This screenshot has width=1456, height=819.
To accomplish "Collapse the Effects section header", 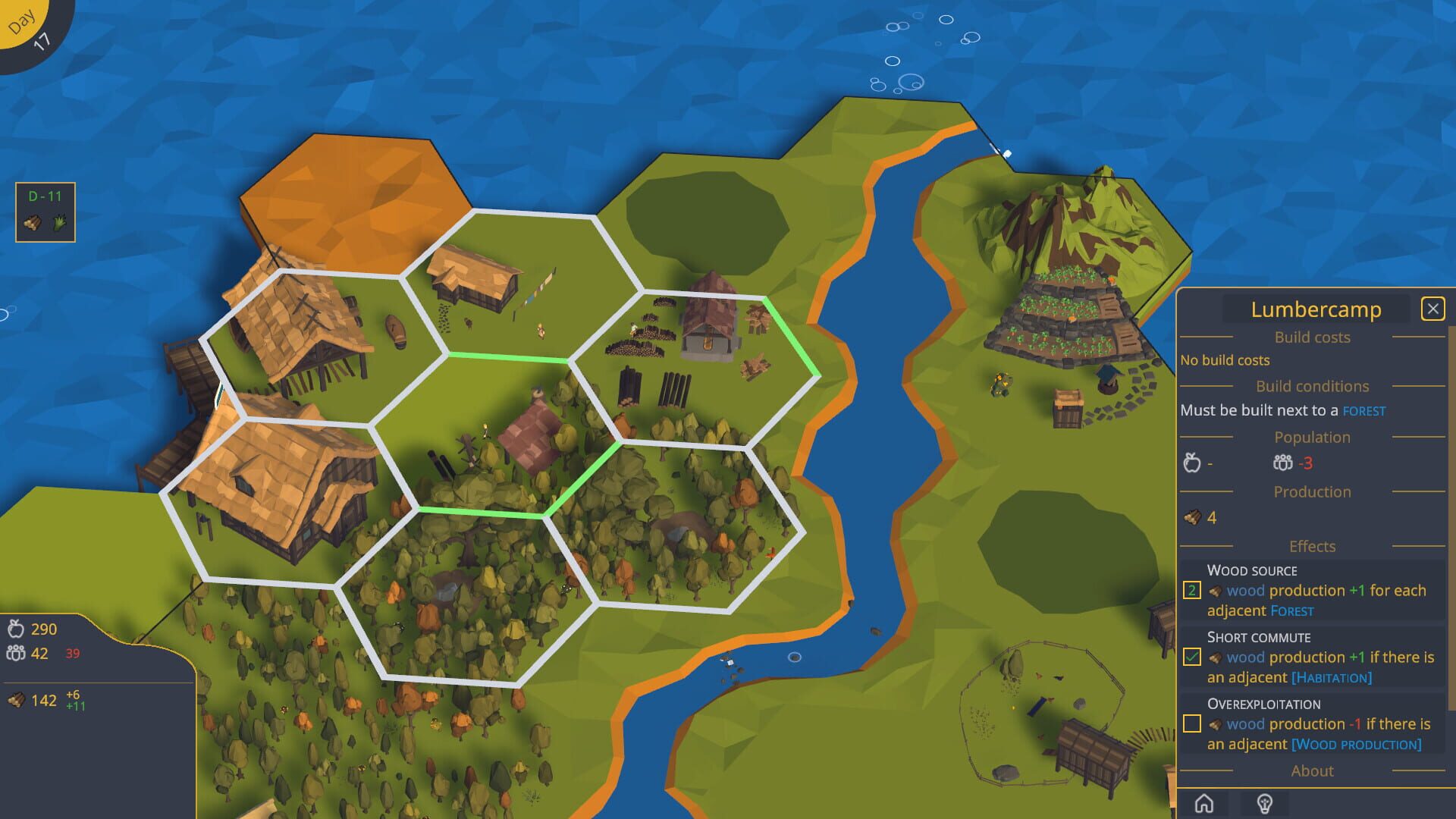I will tap(1313, 546).
